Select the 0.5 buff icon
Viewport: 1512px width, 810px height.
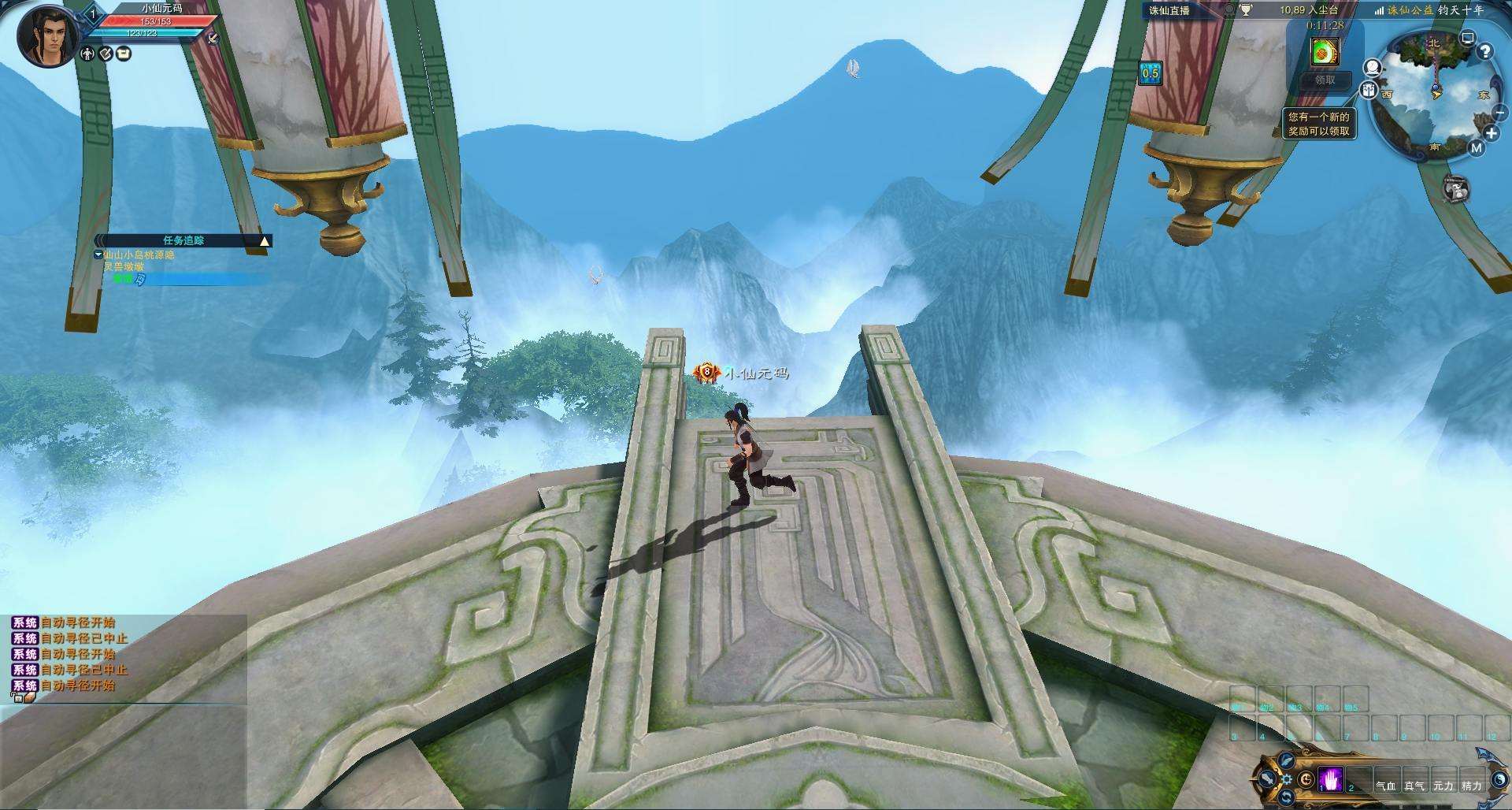(x=1151, y=73)
